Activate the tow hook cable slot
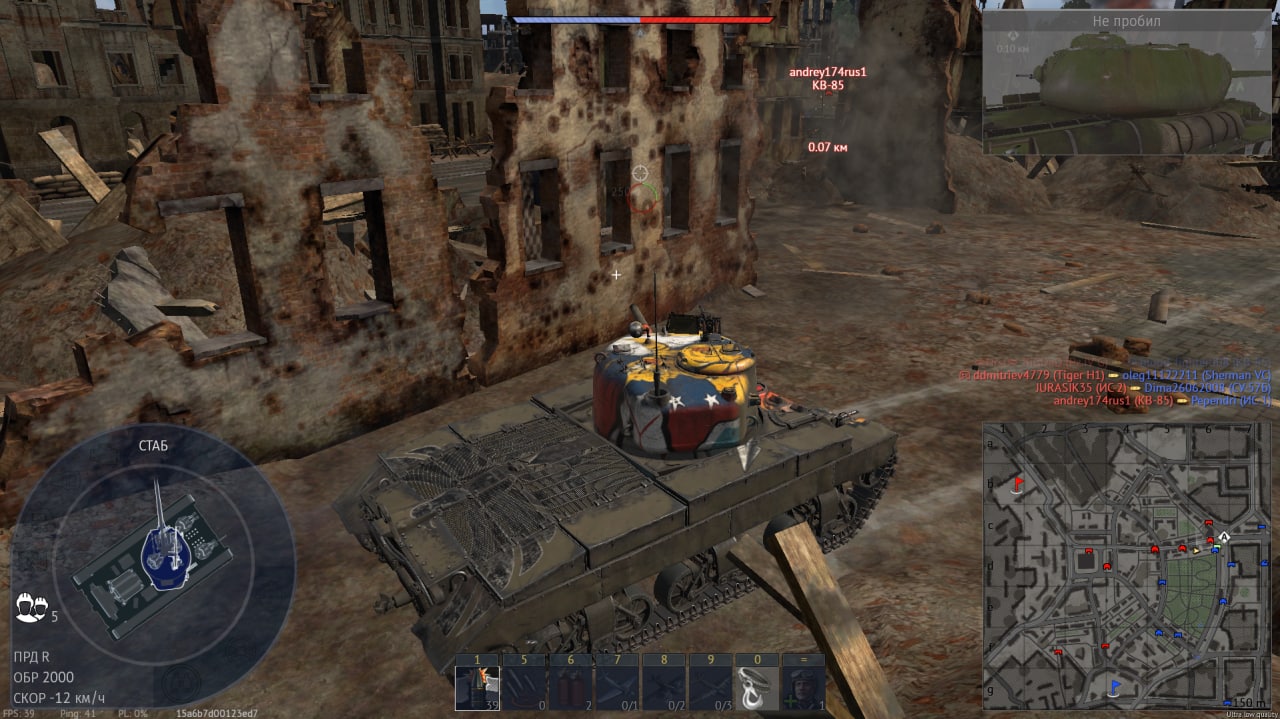The width and height of the screenshot is (1280, 719). point(757,687)
